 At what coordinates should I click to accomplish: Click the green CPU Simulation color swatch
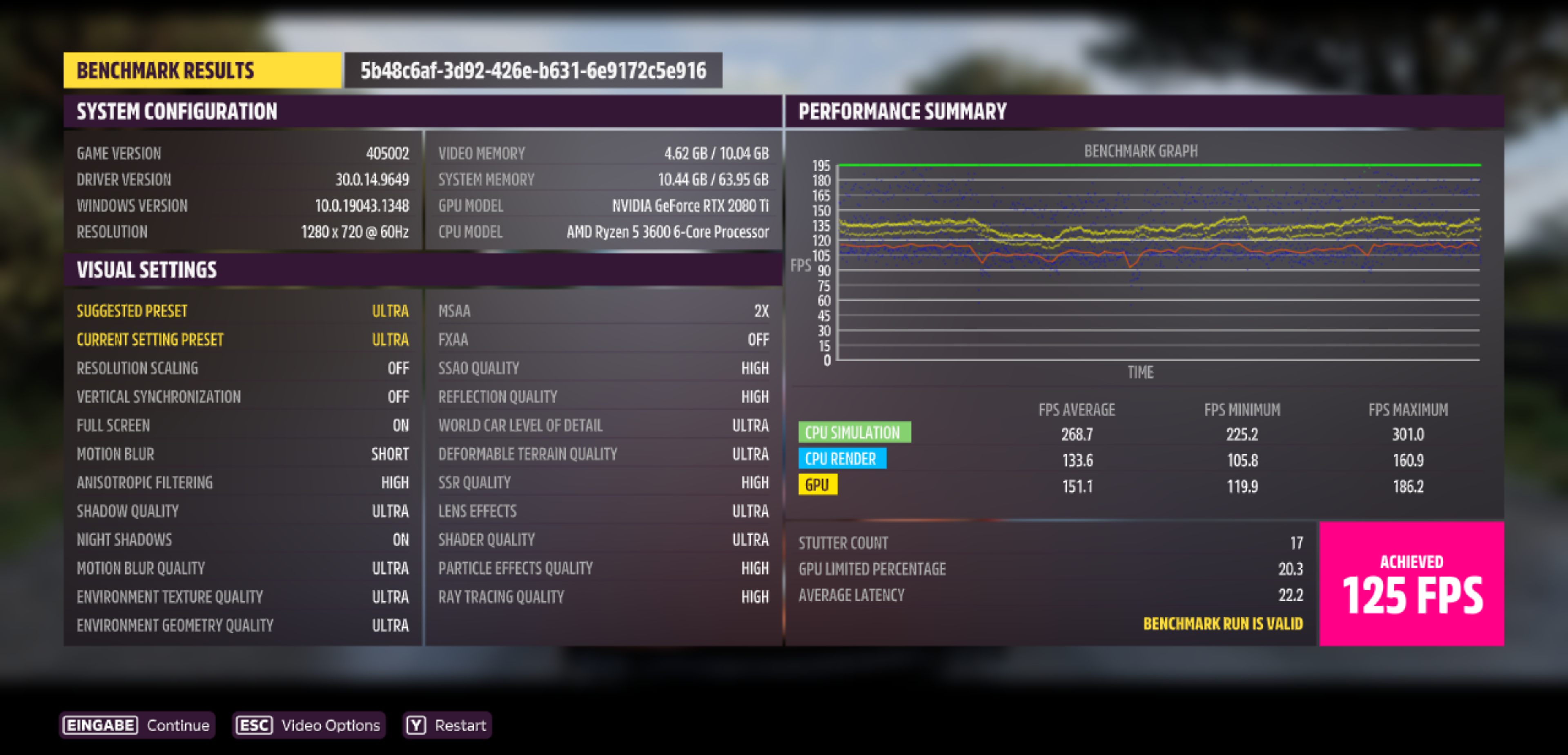[855, 432]
